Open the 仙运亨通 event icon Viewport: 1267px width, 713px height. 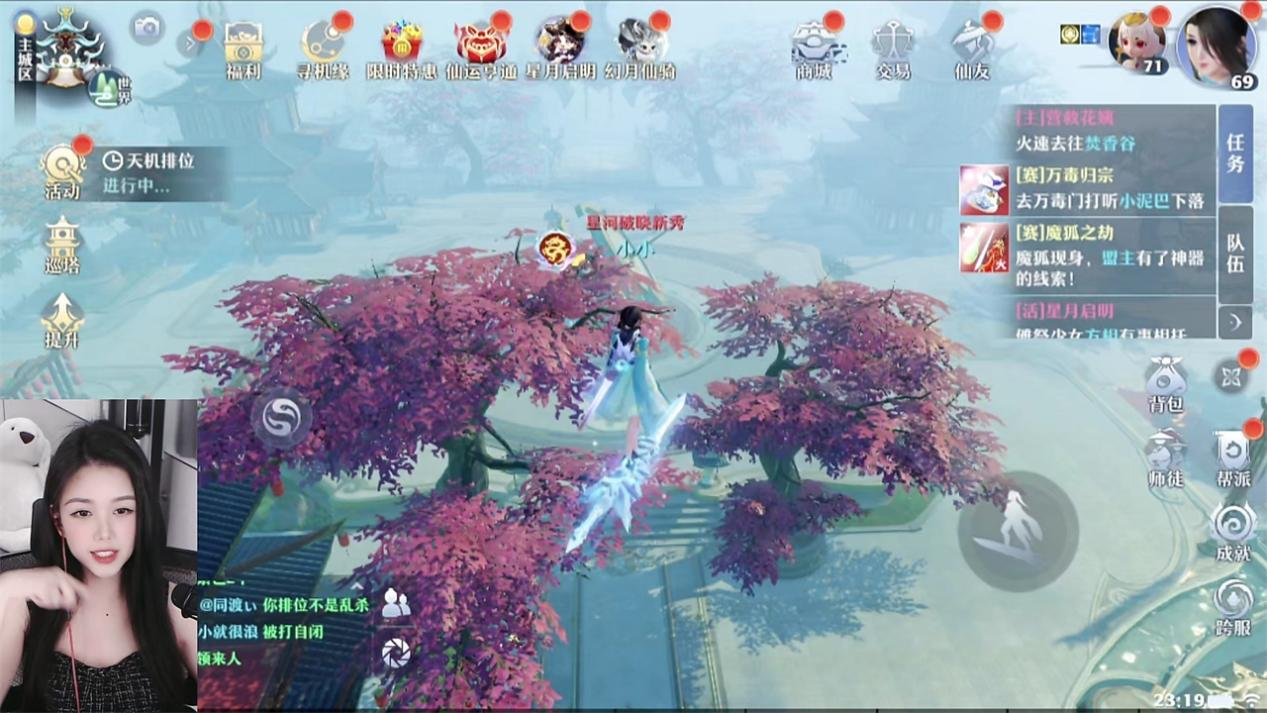pos(481,48)
